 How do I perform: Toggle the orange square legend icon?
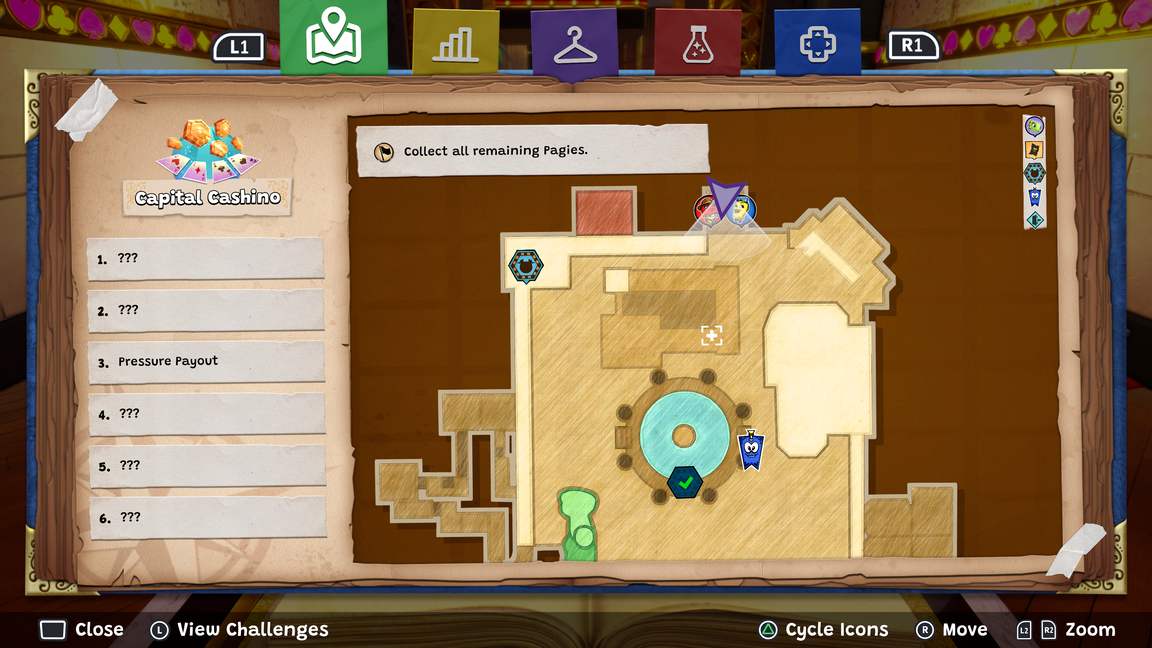click(1035, 150)
